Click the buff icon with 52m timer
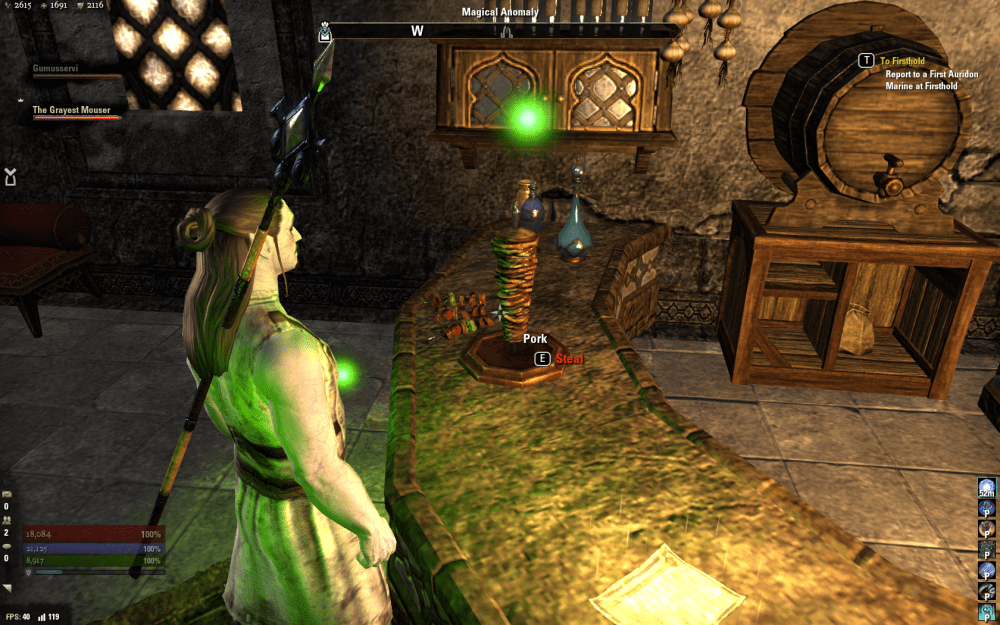This screenshot has width=1000, height=625. [987, 489]
